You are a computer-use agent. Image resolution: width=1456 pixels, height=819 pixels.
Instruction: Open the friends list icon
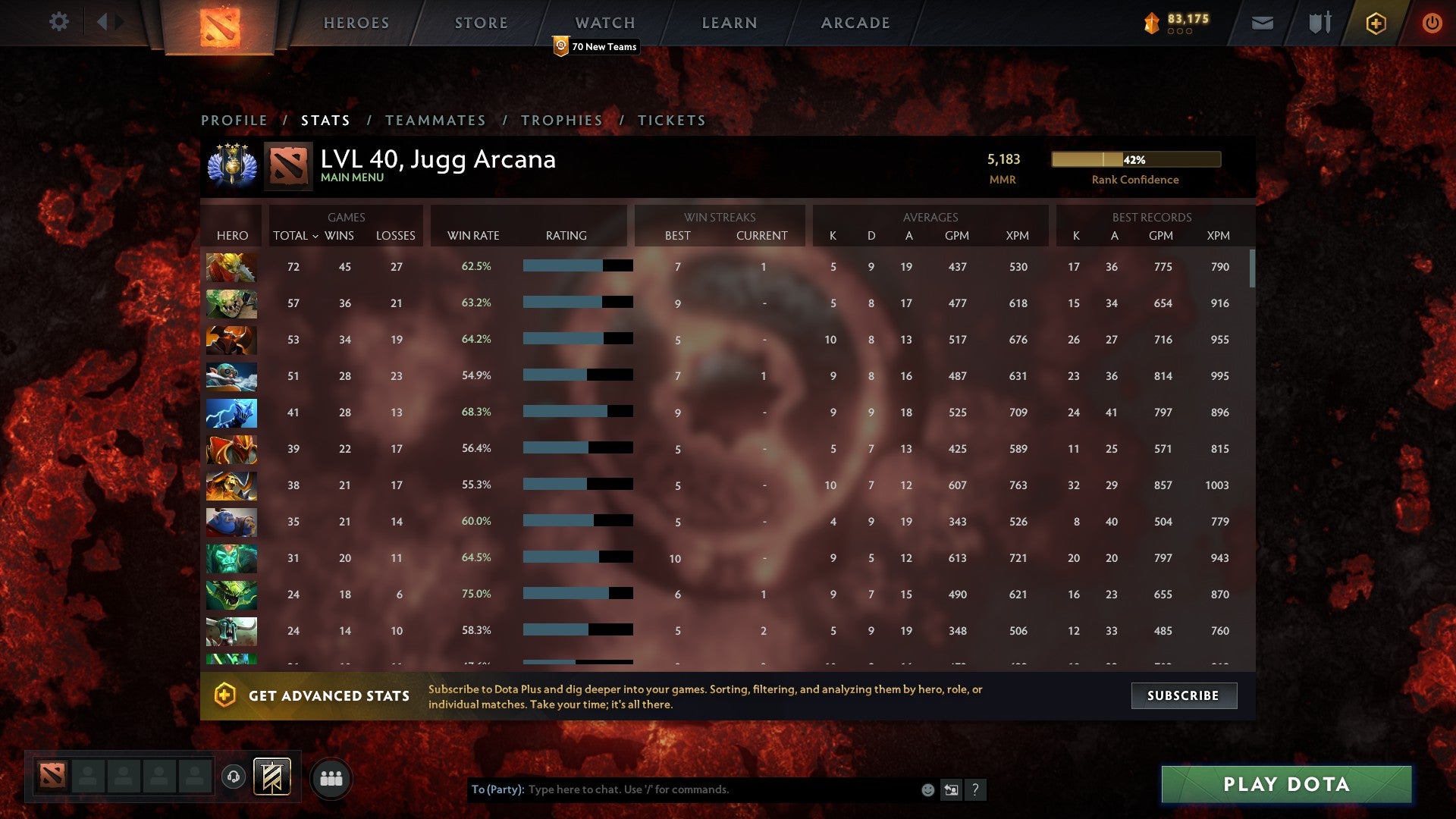pos(331,777)
